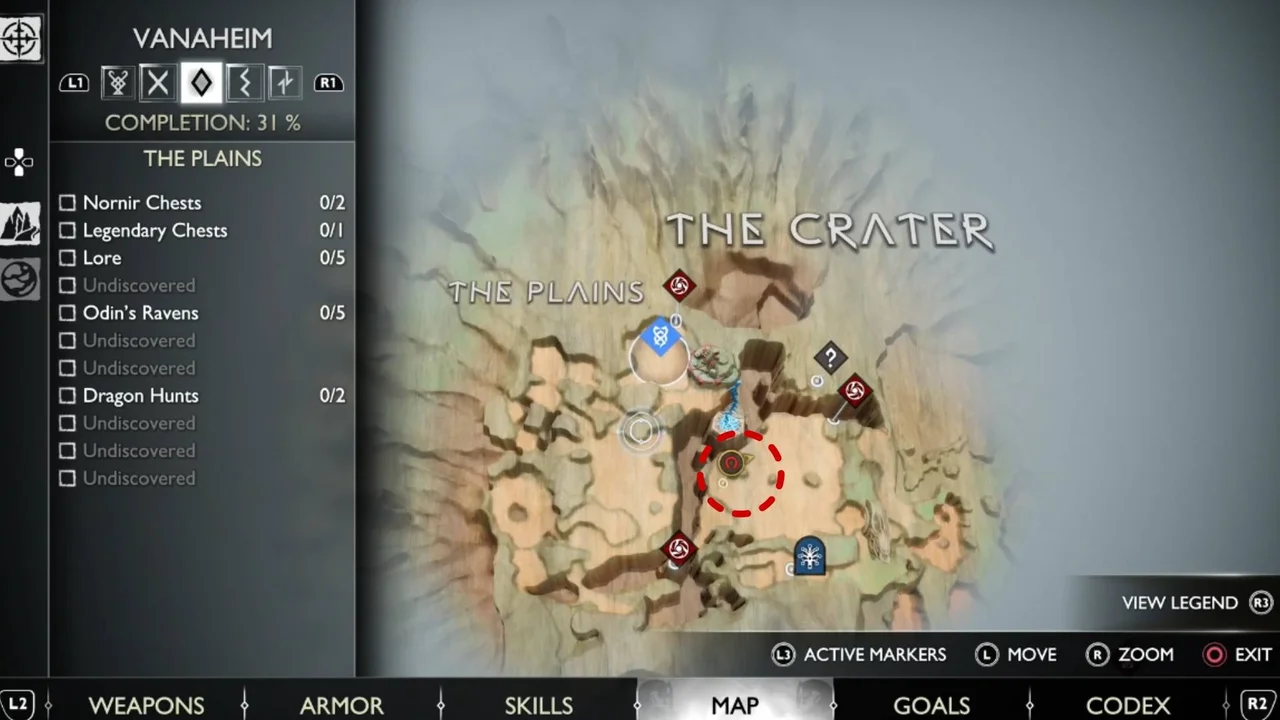Check the Legendary Chests checkbox
Screen dimensions: 1280x720
click(x=66, y=231)
